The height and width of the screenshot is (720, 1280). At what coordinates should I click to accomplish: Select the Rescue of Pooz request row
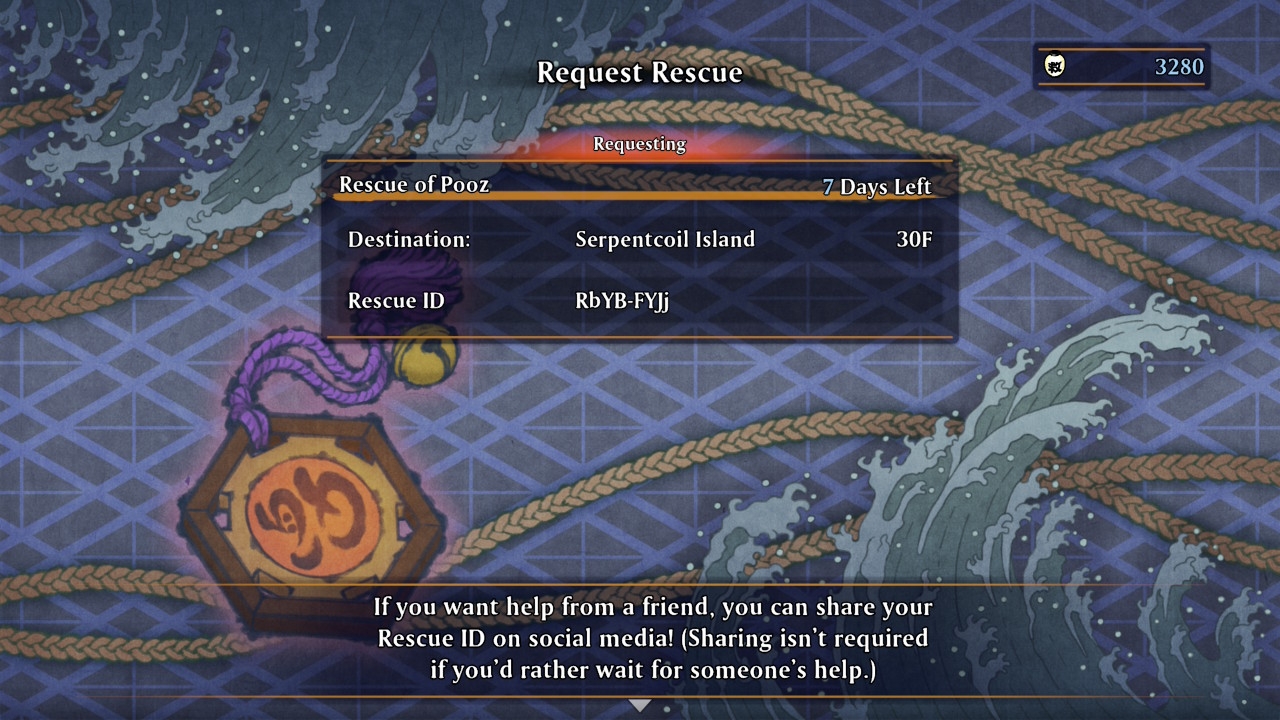638,186
